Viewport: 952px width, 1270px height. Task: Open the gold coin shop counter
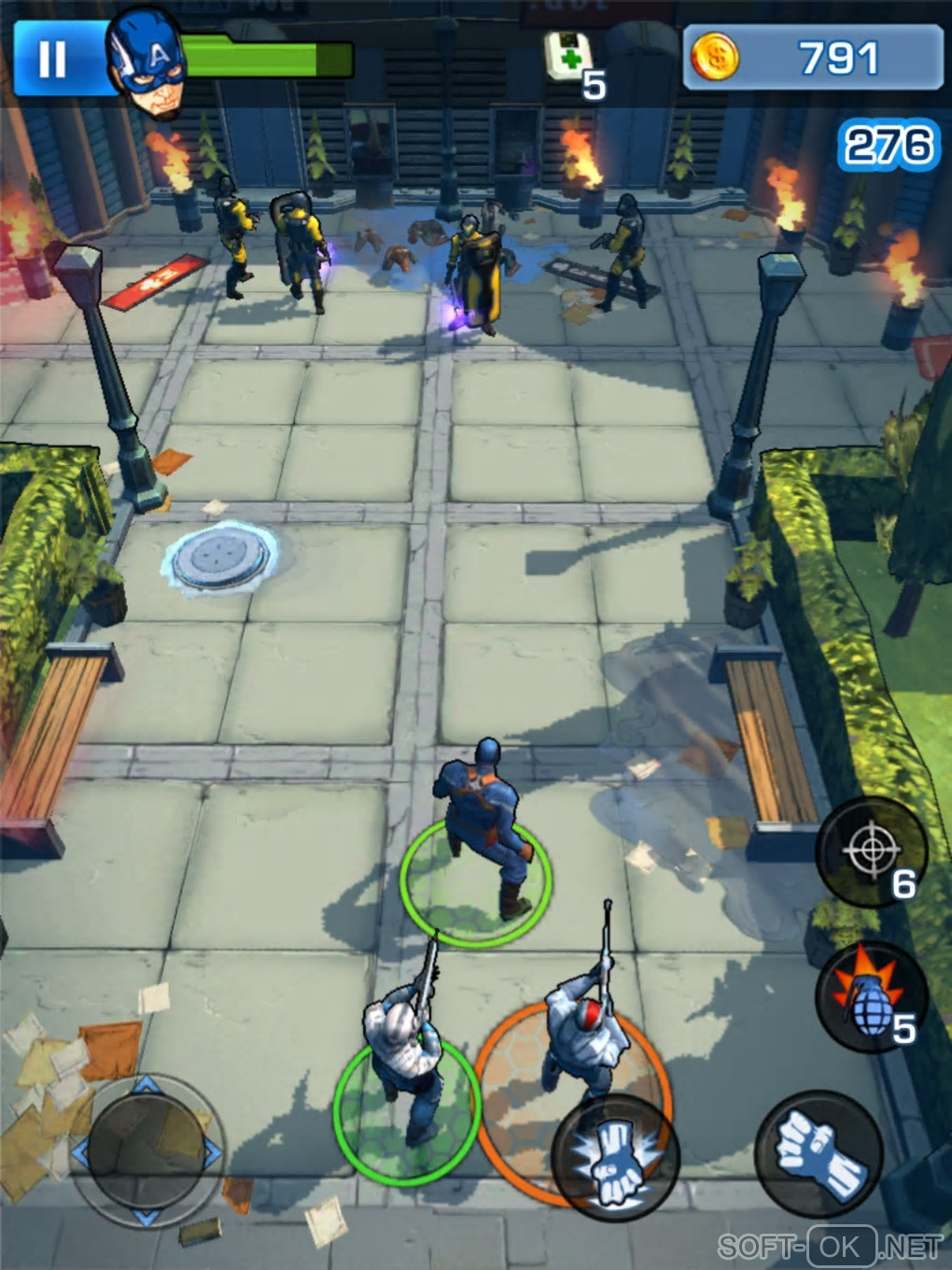pyautogui.click(x=812, y=58)
